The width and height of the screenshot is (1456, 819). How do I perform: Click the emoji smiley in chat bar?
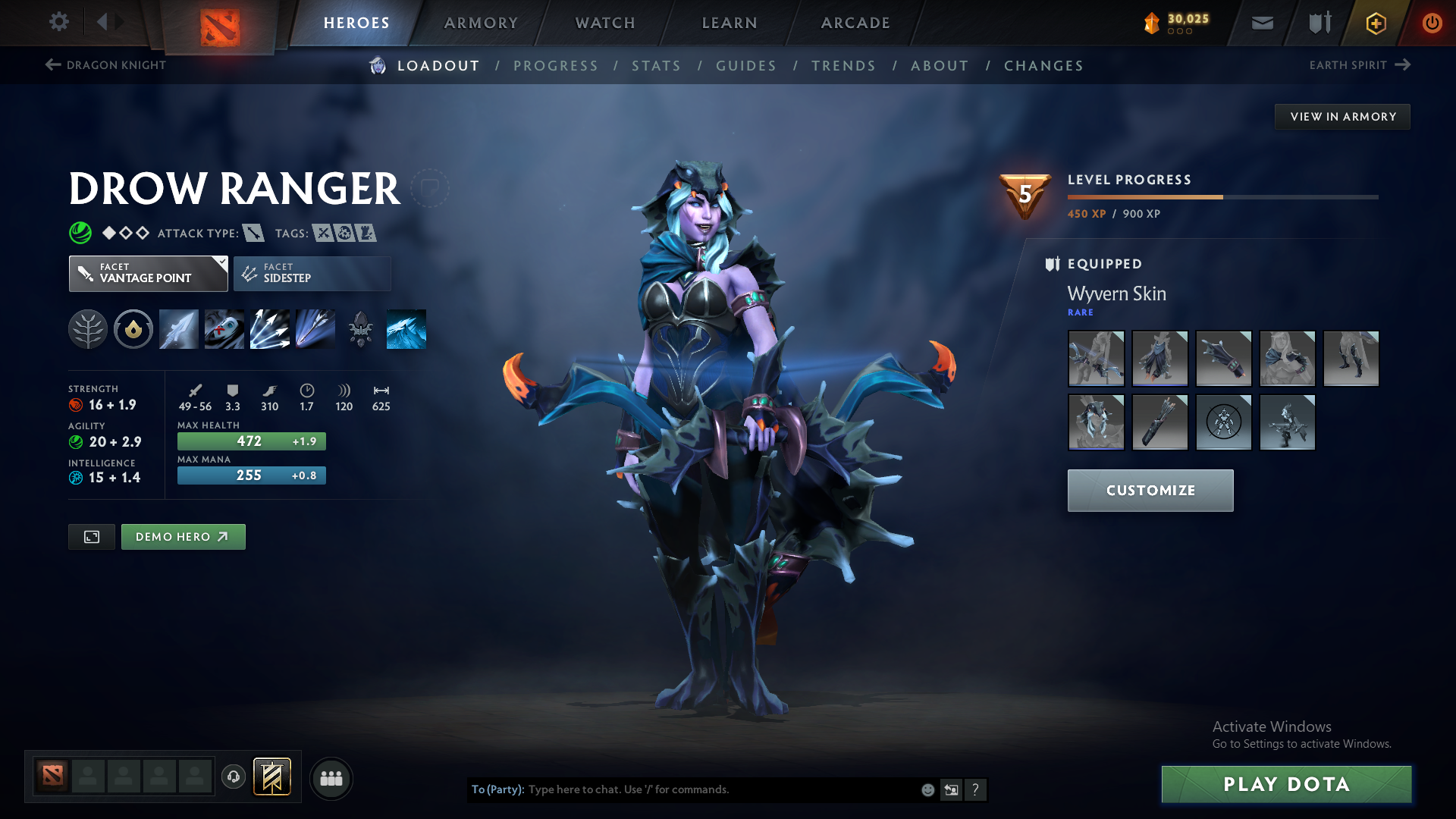point(927,789)
